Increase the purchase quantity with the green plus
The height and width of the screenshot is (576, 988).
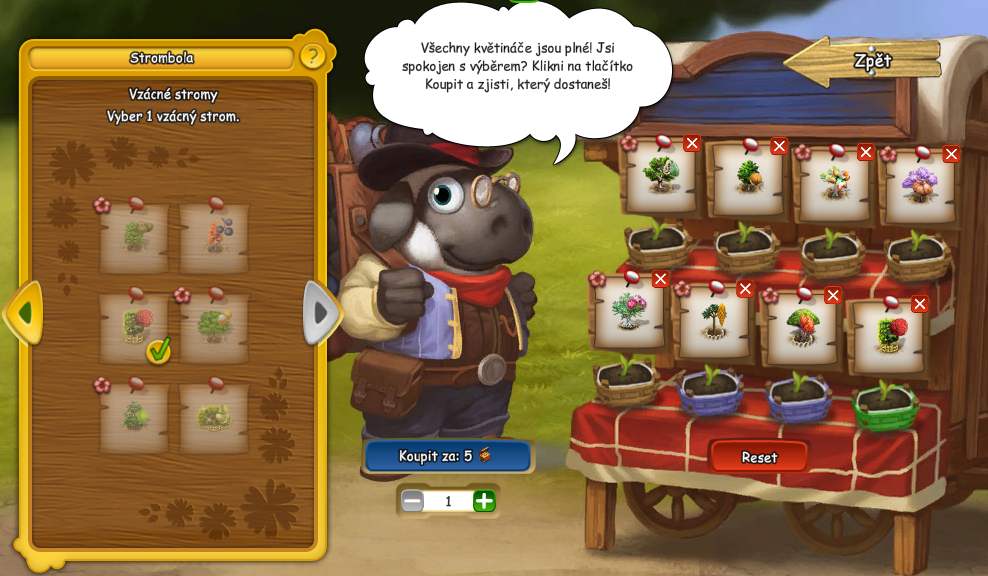[x=484, y=501]
